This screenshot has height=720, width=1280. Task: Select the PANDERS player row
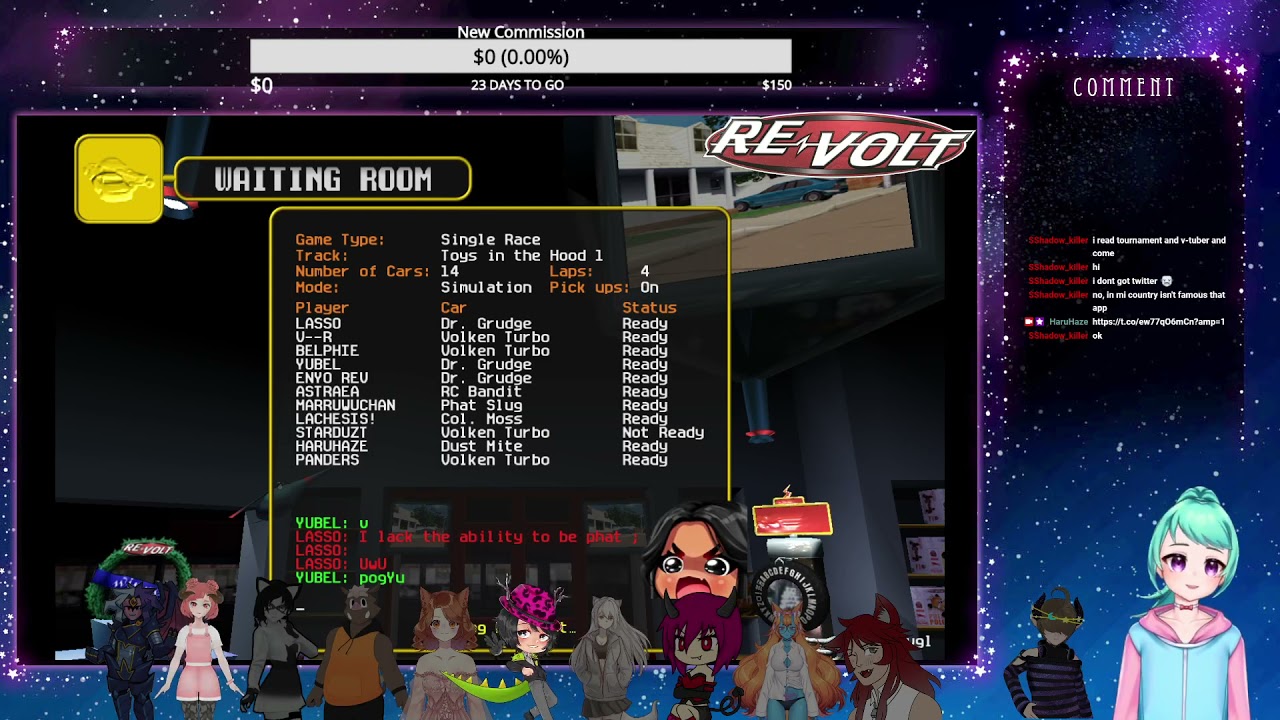click(x=327, y=460)
